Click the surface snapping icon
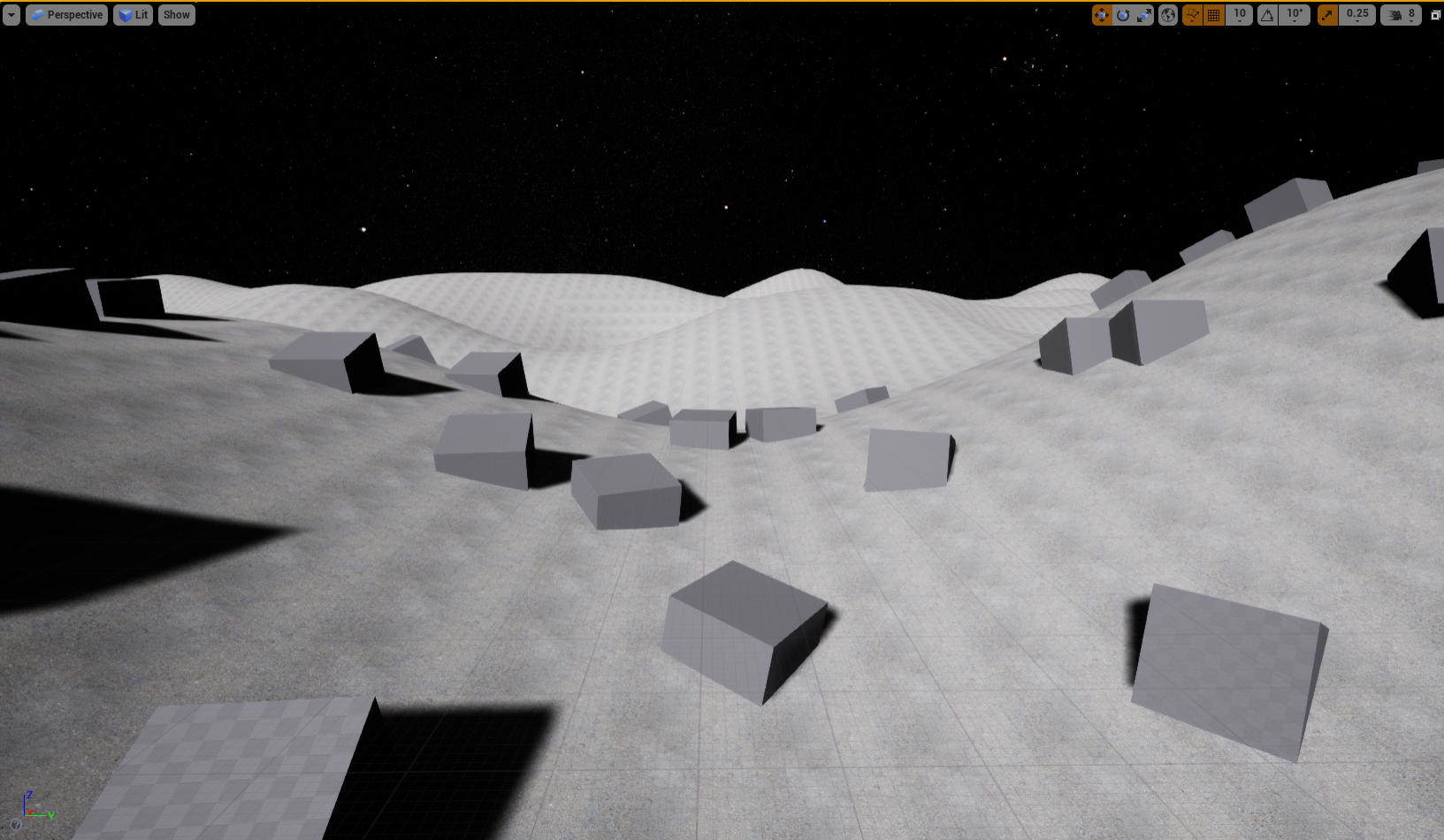Viewport: 1444px width, 840px height. click(x=1191, y=14)
